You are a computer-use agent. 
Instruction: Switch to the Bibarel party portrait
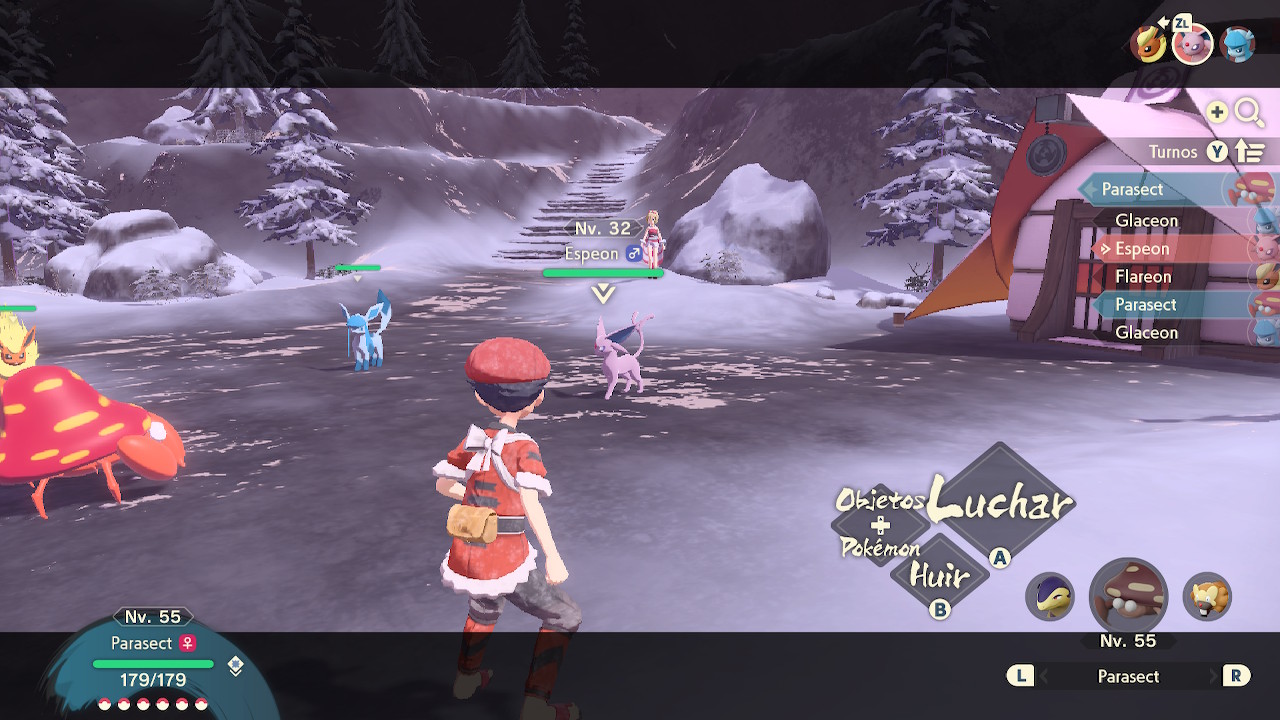tap(1207, 597)
